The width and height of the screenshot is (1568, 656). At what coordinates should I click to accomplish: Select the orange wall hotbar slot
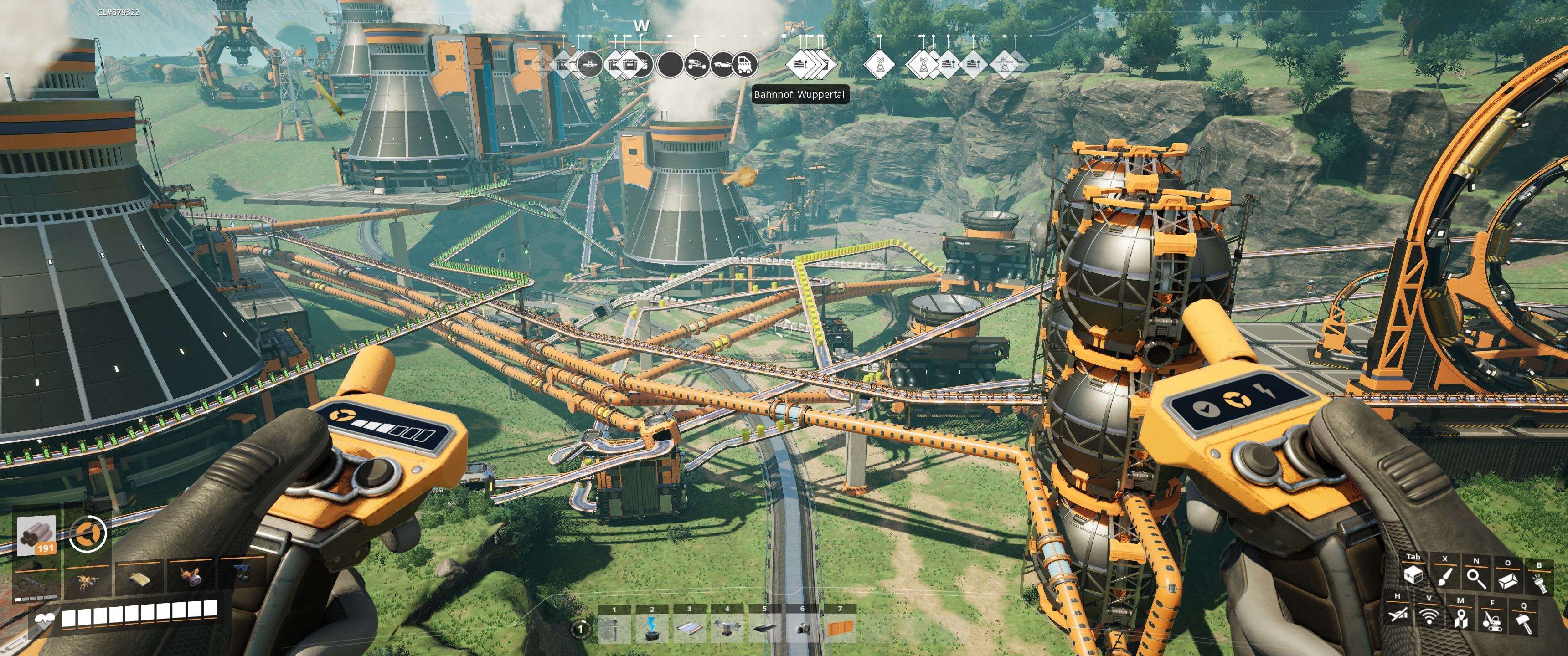[x=840, y=628]
